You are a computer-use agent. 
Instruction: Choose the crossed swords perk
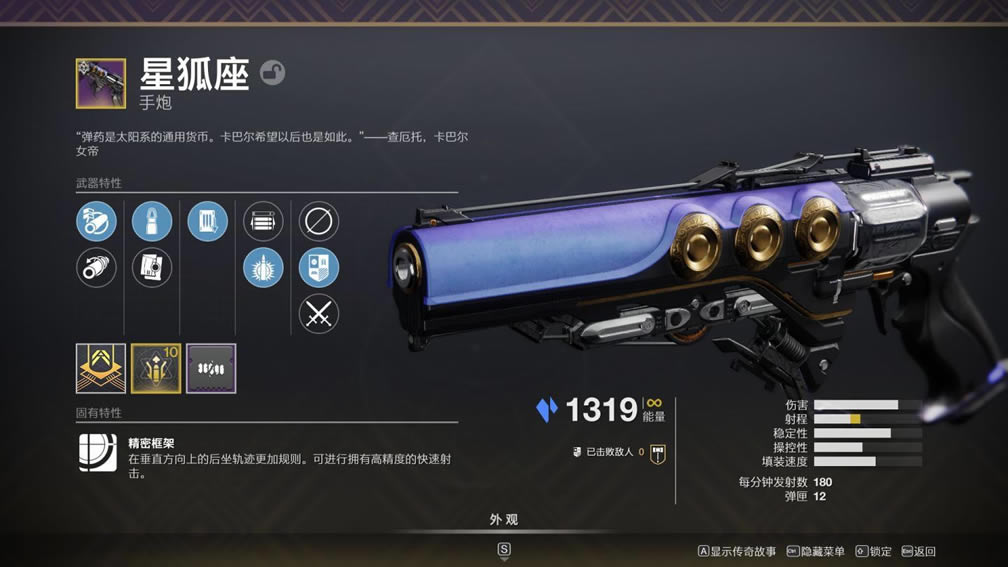coord(319,314)
